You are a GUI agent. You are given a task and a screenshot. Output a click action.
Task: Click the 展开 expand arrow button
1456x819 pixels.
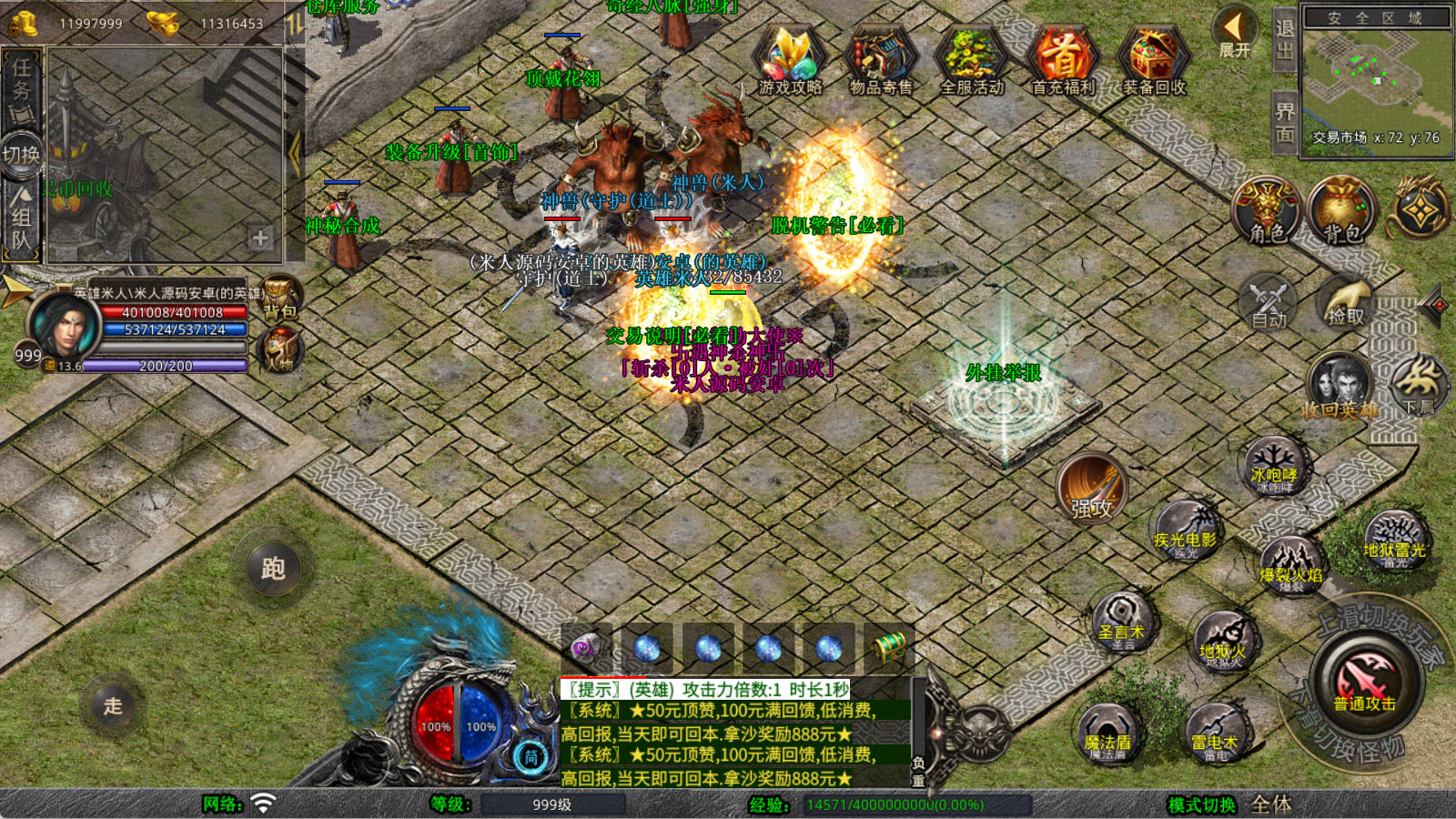pos(1234,33)
